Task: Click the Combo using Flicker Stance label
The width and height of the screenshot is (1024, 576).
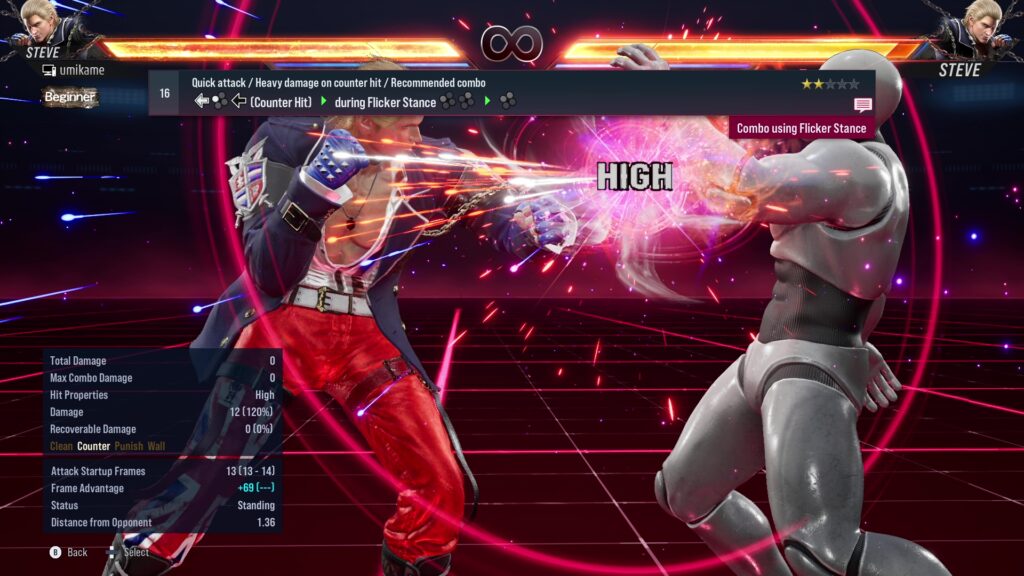Action: (802, 129)
